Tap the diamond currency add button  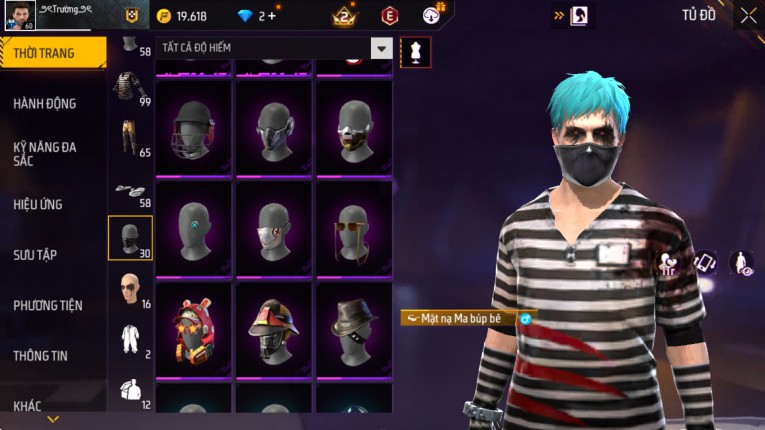point(271,16)
